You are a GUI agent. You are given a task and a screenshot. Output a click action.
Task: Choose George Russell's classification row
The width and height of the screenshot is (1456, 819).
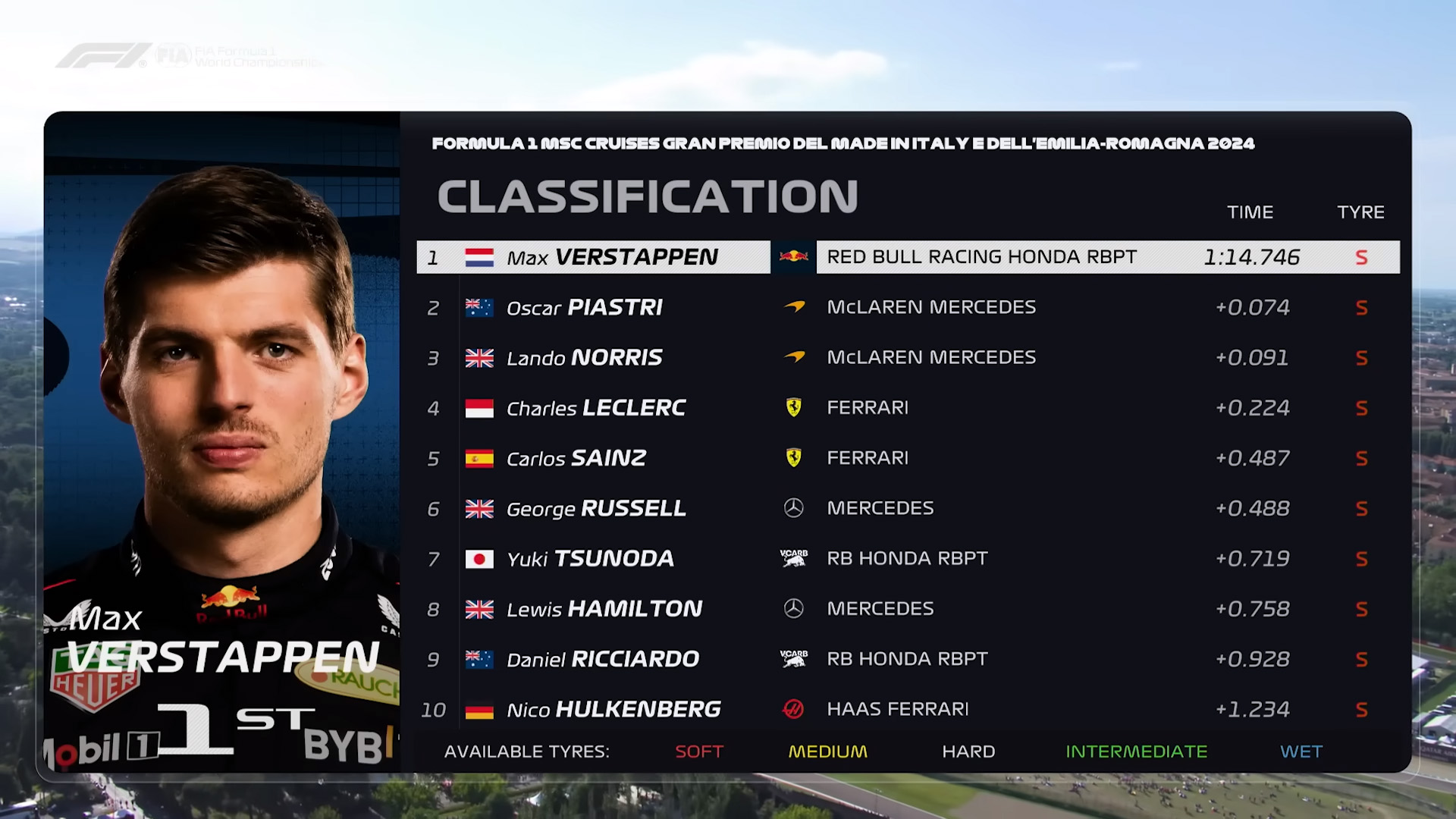(596, 508)
